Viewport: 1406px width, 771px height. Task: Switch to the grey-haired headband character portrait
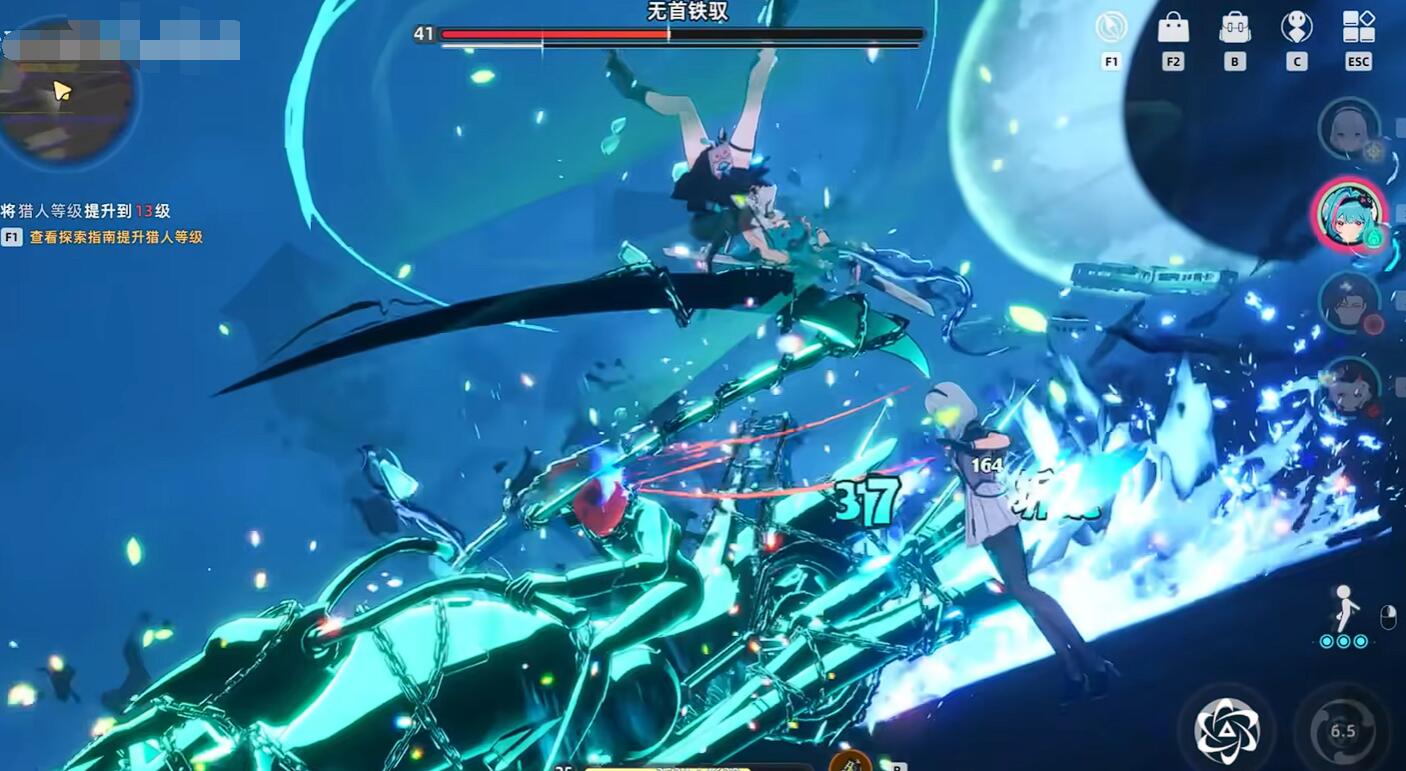coord(1348,129)
